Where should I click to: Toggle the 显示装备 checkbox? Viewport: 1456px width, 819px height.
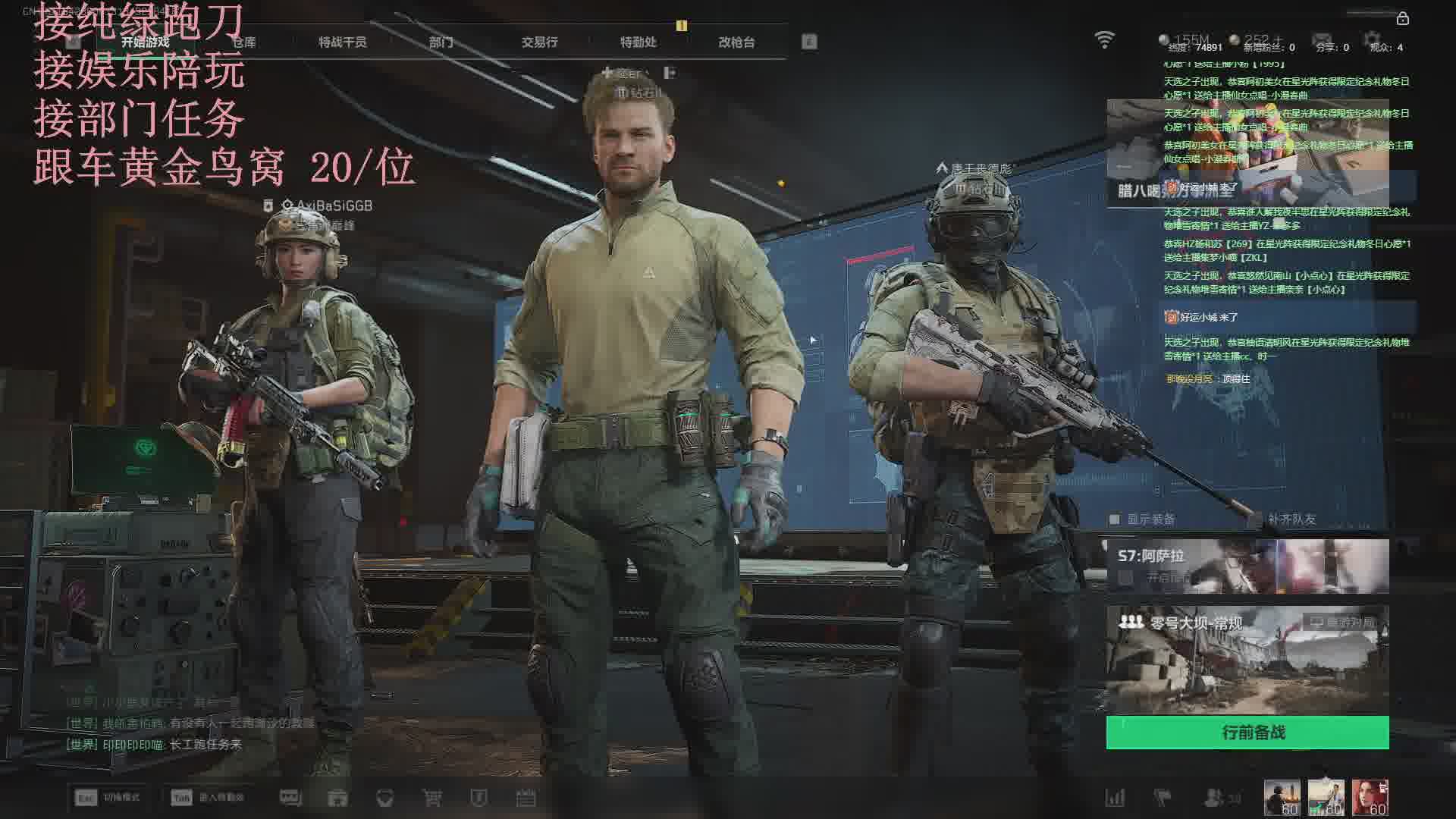(x=1115, y=519)
